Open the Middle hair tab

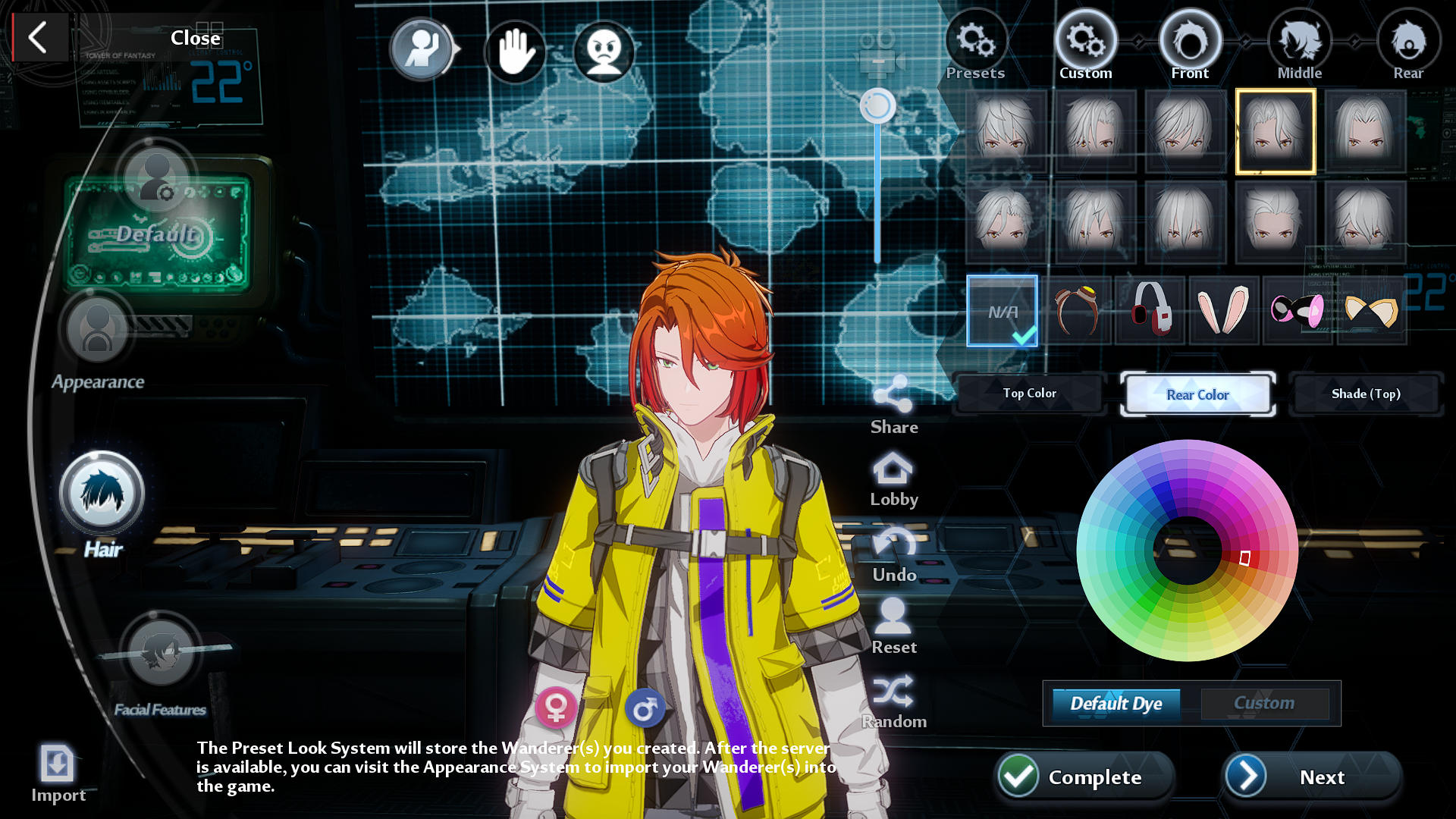pyautogui.click(x=1300, y=45)
